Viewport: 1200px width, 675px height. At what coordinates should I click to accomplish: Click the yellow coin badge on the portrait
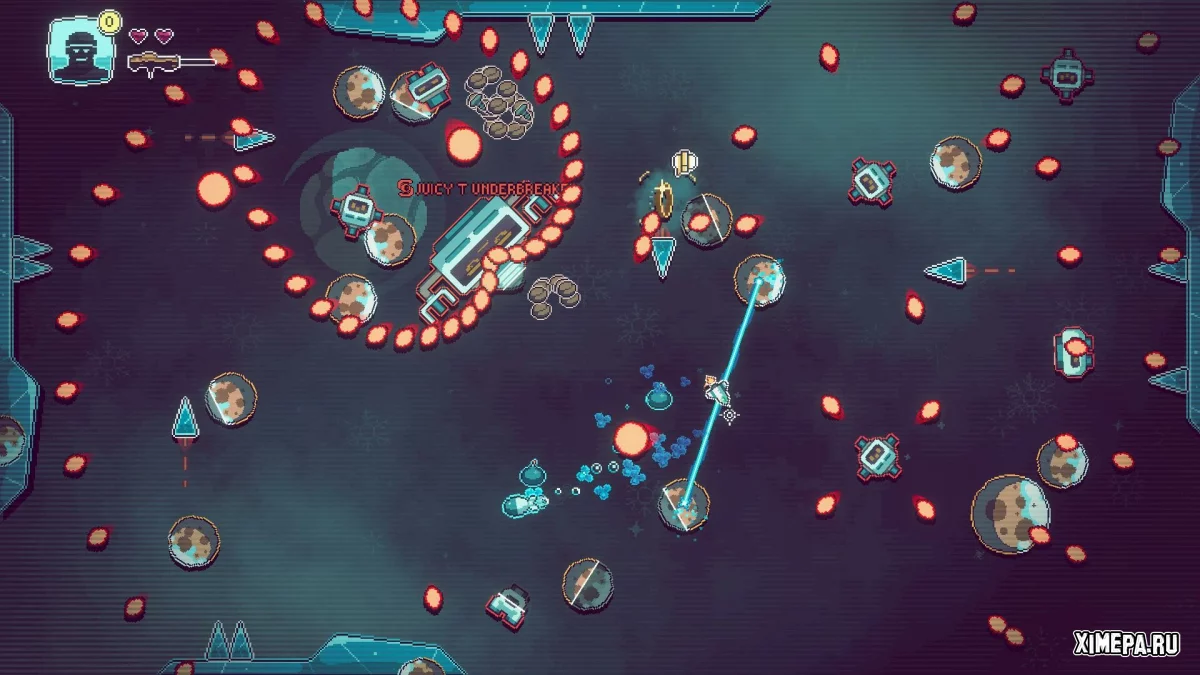tap(110, 19)
